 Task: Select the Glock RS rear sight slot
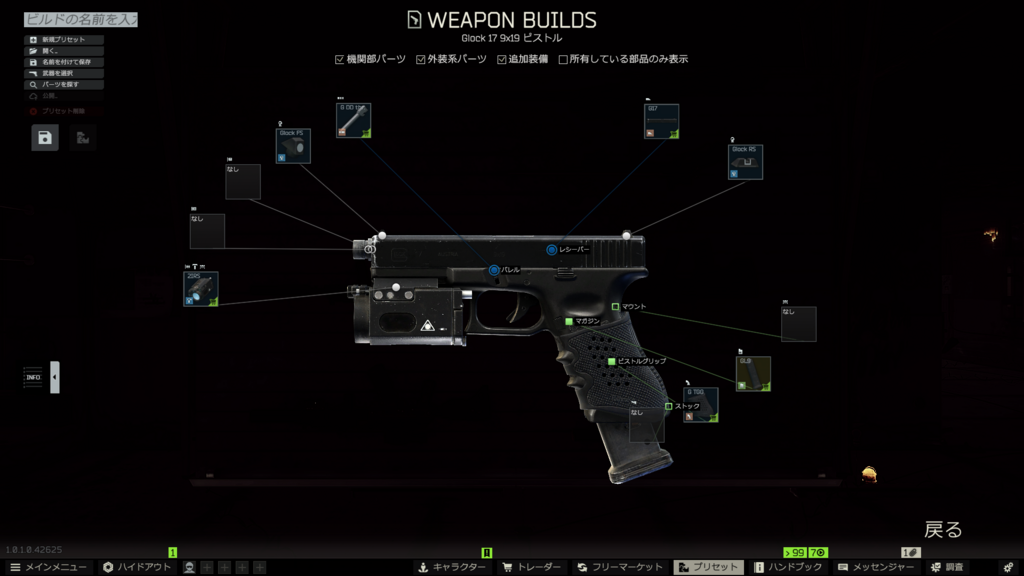click(746, 162)
